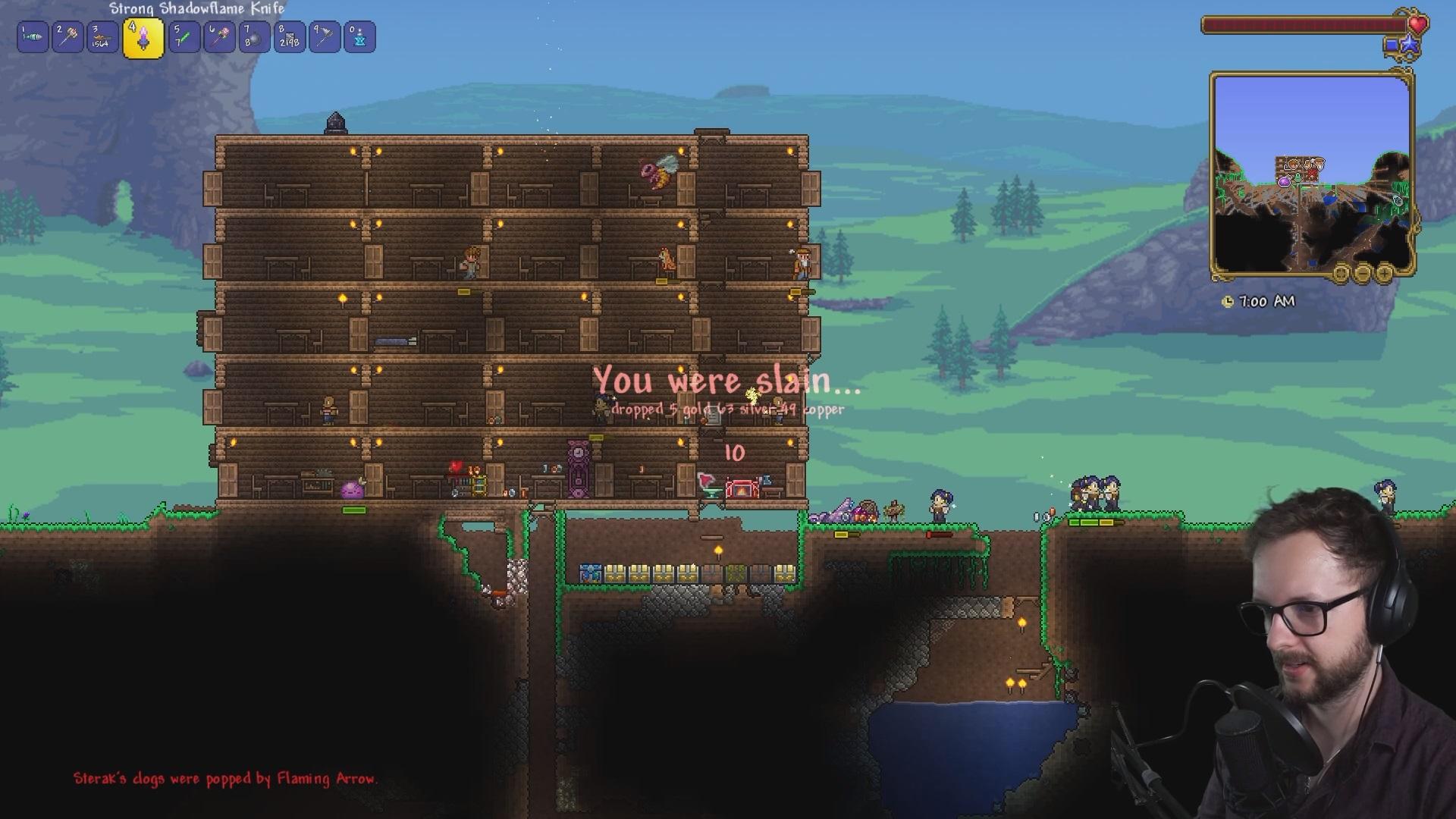The width and height of the screenshot is (1456, 819).
Task: Select the Shadowflame Knife hotbar slot
Action: [x=143, y=38]
